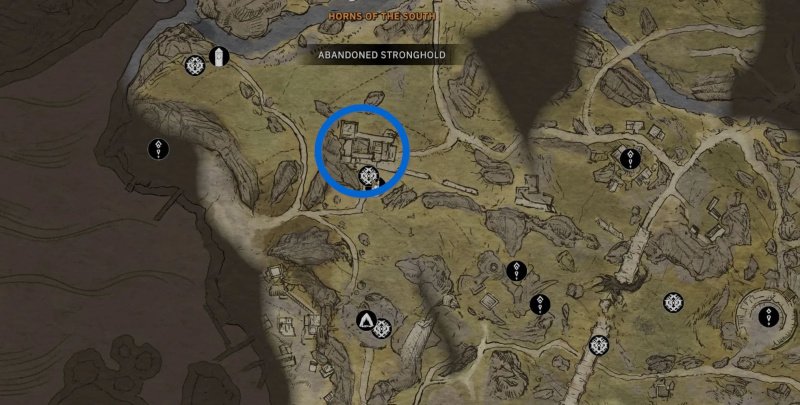Viewport: 800px width, 405px height.
Task: Select the ornate marker inside the blue circle
Action: coord(369,177)
